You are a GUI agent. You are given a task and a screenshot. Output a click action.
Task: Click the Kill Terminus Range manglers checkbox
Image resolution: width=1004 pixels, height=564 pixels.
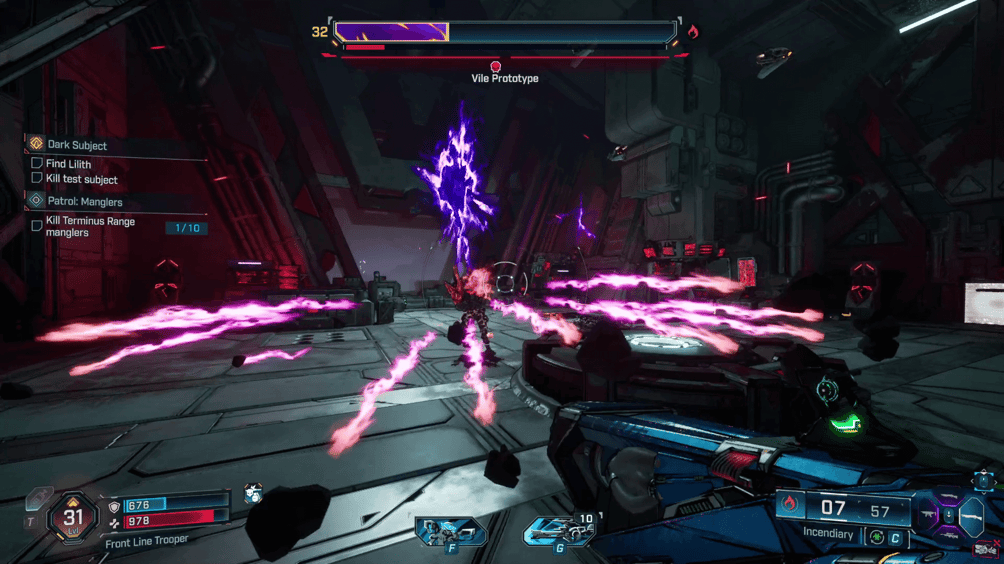tap(37, 226)
